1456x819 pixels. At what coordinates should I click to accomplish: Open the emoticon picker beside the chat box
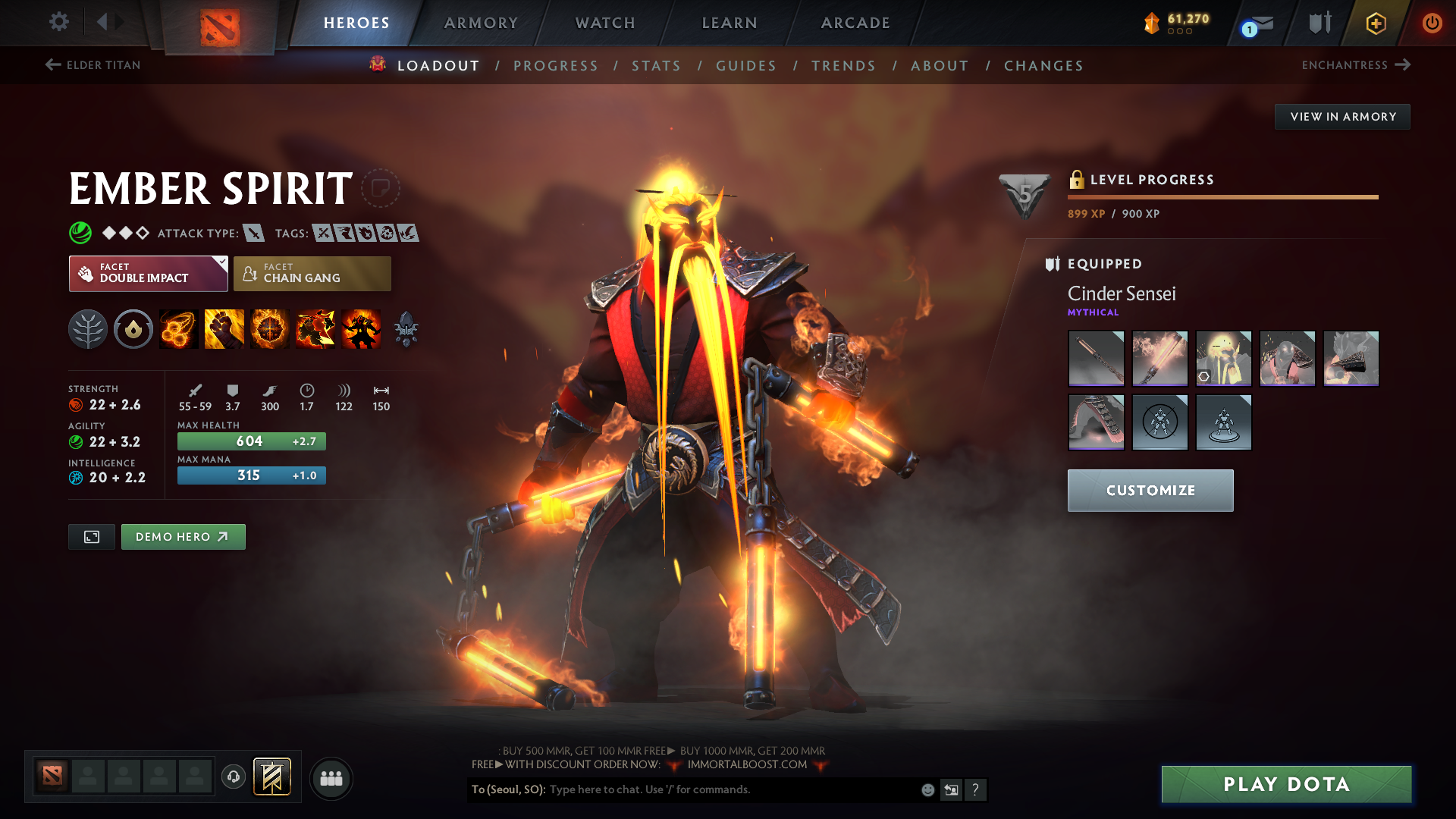coord(927,789)
